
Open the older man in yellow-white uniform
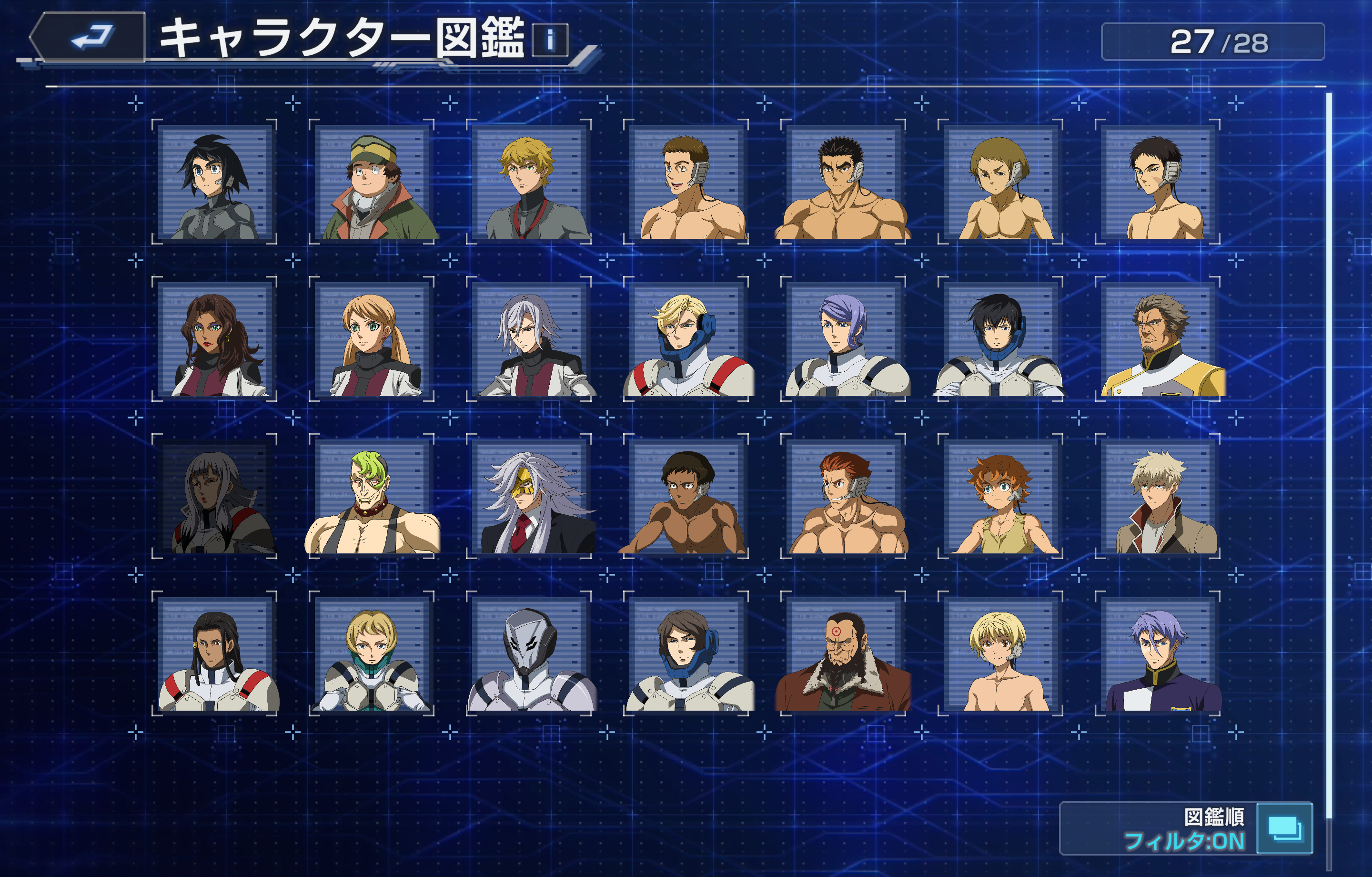pos(1157,340)
